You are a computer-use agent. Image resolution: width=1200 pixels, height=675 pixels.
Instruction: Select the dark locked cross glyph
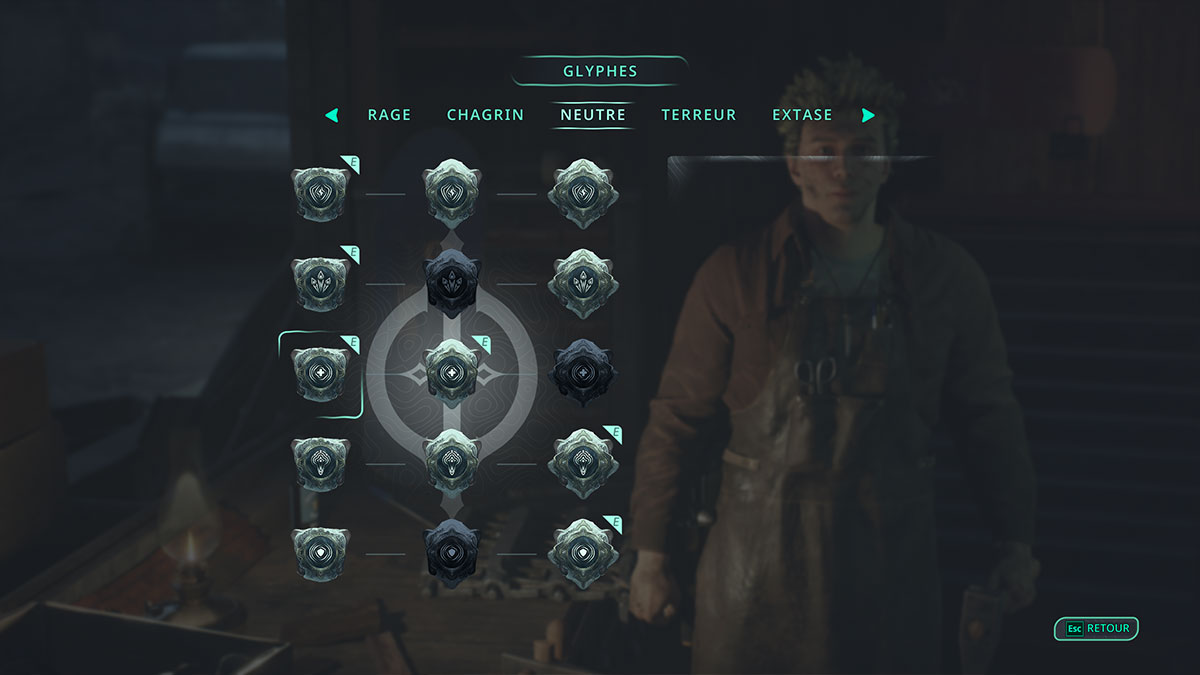pos(583,373)
